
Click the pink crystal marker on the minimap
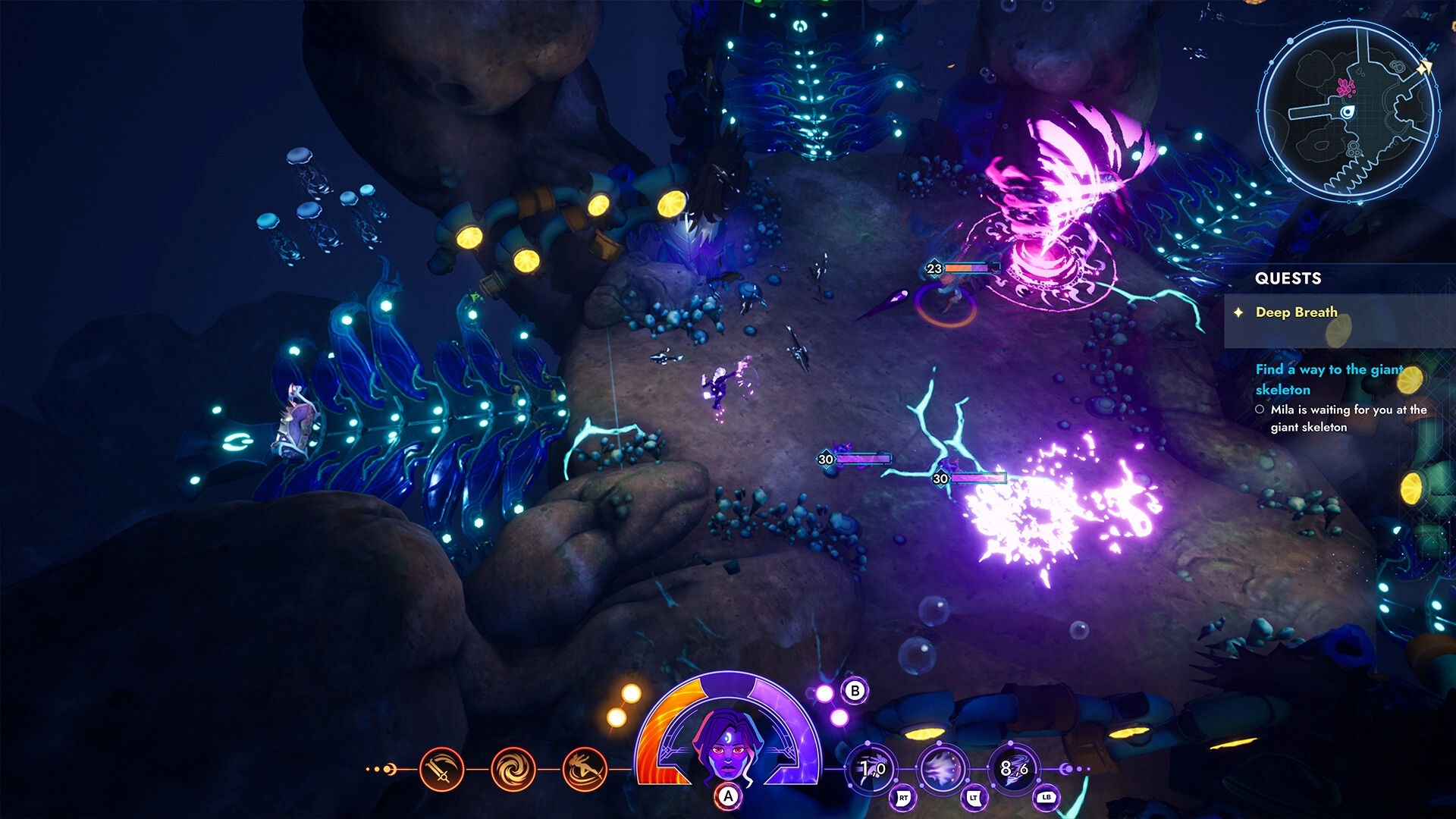point(1346,87)
